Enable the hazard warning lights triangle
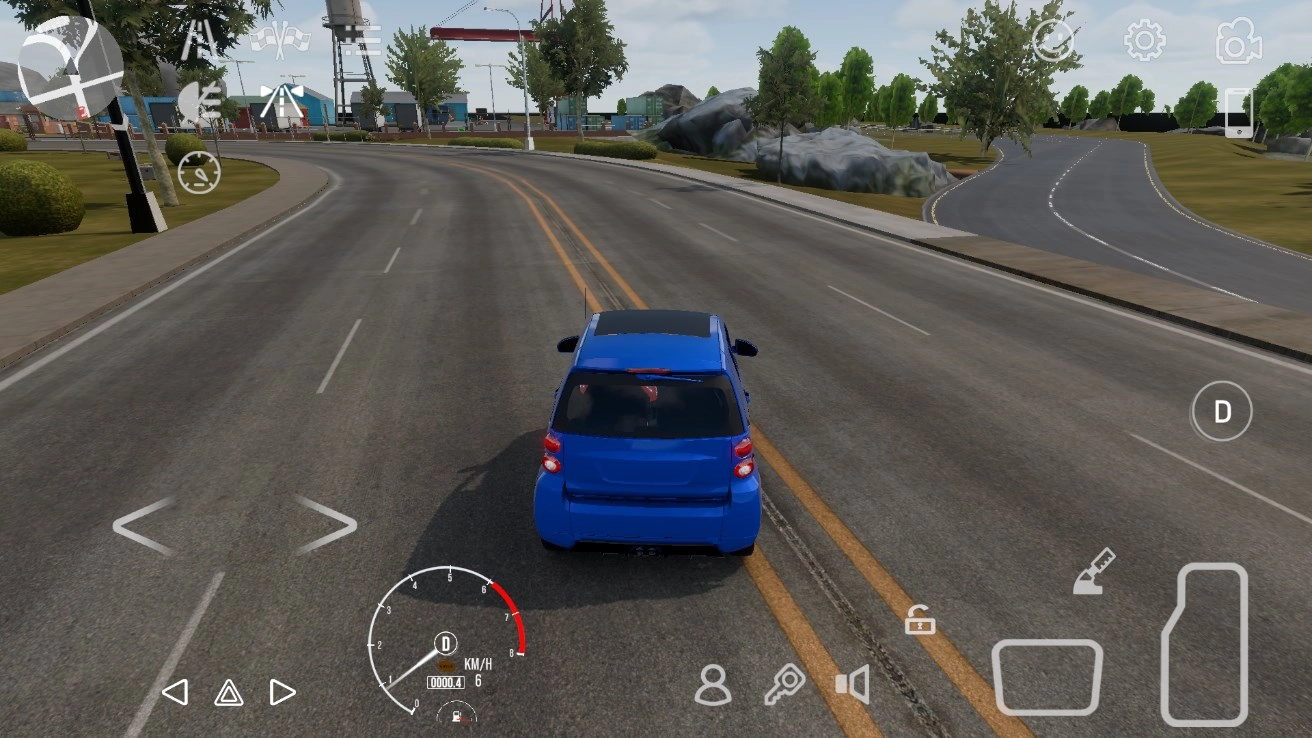Screen dimensions: 1312x738 (228, 691)
